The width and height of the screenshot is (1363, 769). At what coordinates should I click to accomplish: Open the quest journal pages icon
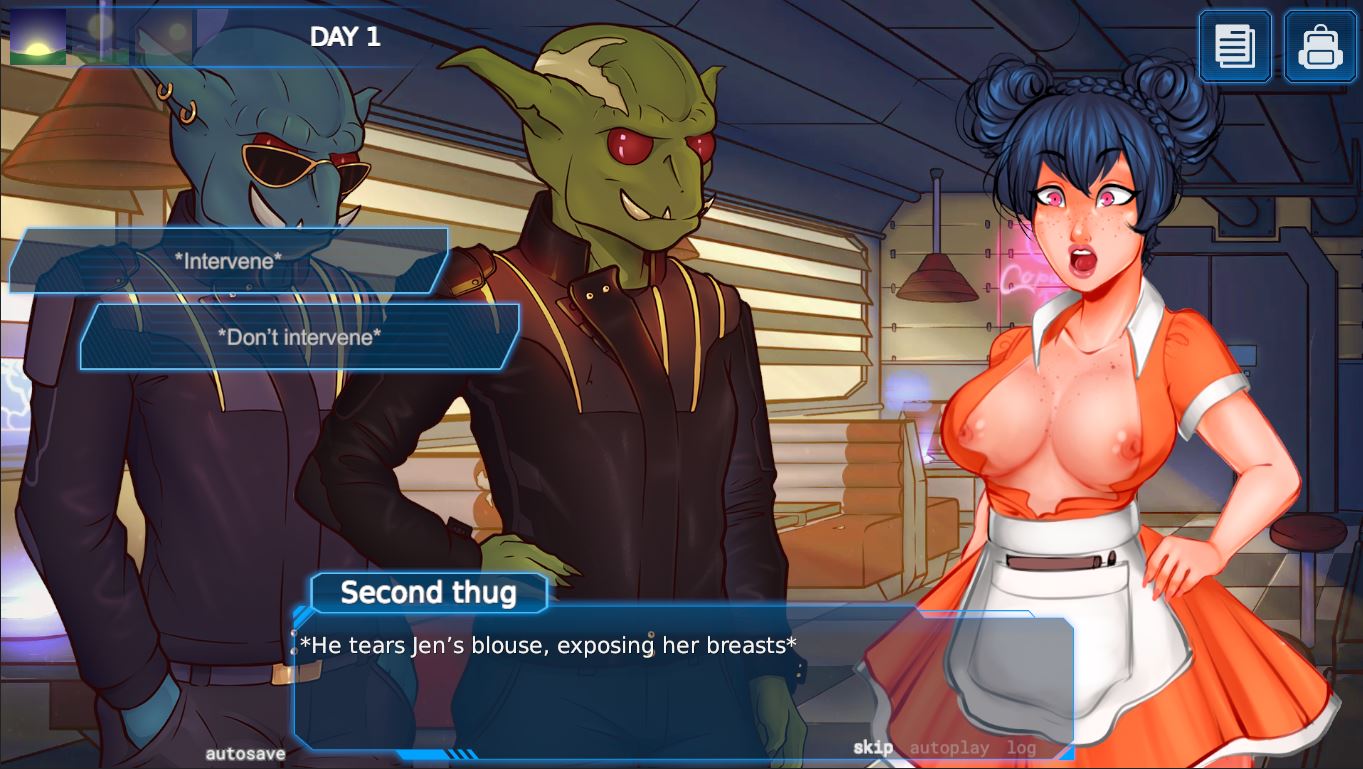pos(1234,45)
